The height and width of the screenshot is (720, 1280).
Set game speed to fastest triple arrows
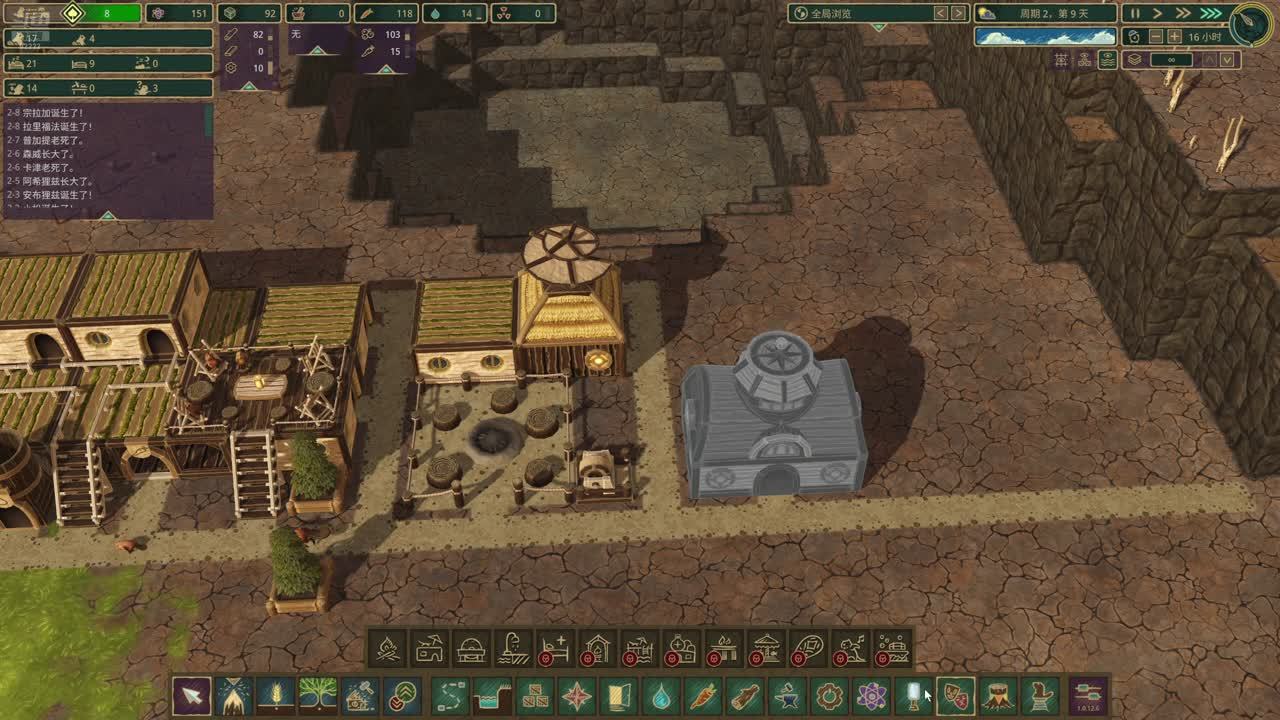(x=1211, y=13)
